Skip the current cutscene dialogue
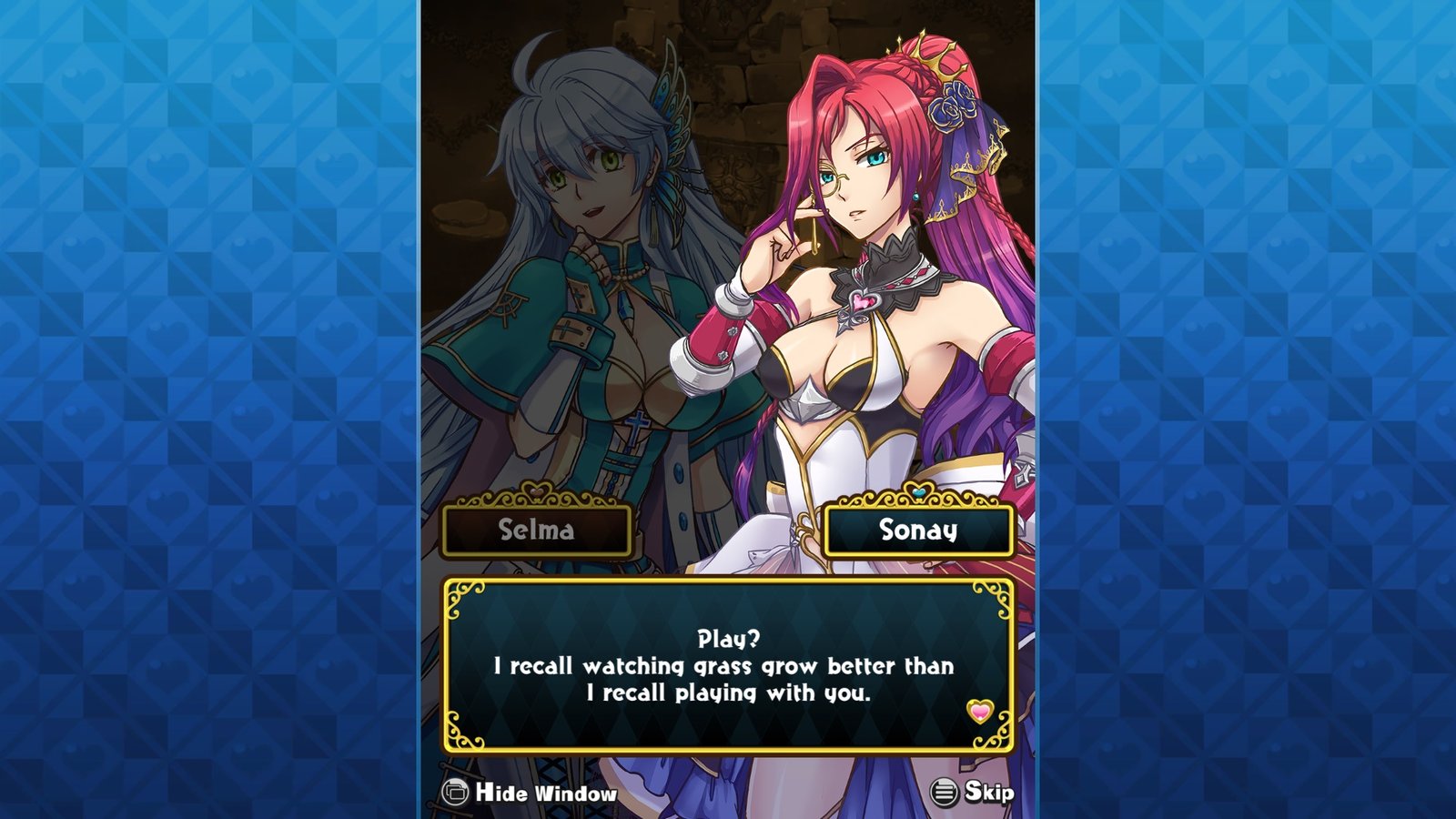The image size is (1456, 819). pyautogui.click(x=972, y=793)
